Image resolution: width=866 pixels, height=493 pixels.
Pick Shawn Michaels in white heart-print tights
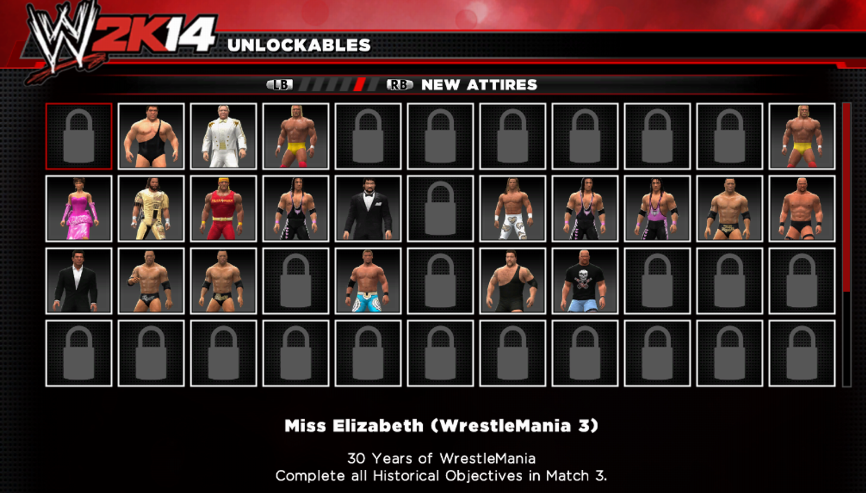(x=511, y=208)
